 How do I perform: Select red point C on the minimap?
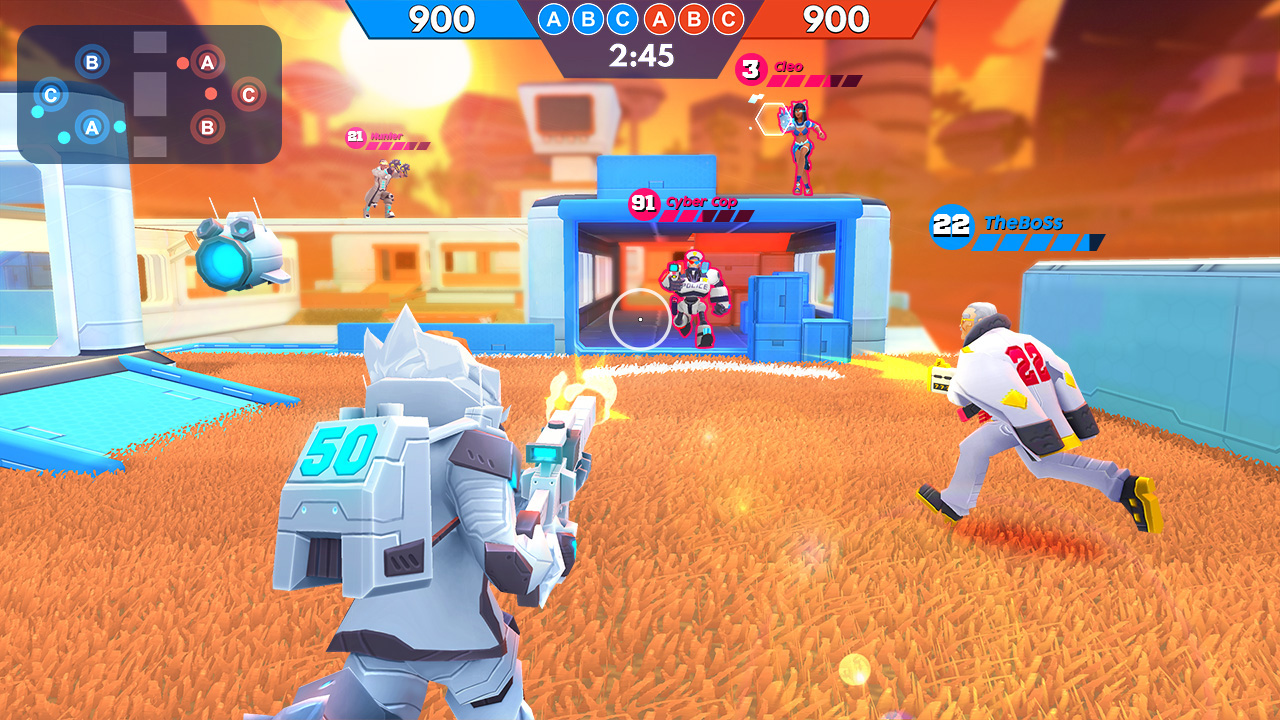click(248, 94)
